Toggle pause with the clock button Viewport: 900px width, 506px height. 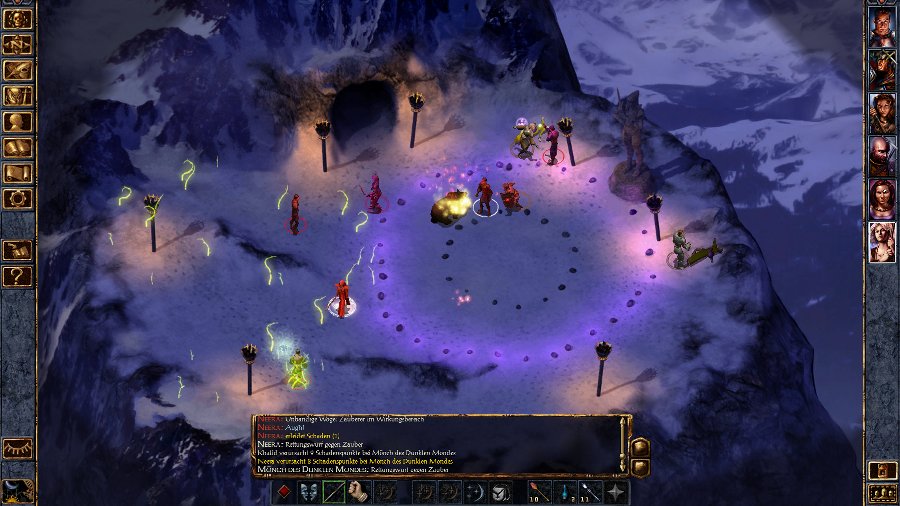point(18,490)
